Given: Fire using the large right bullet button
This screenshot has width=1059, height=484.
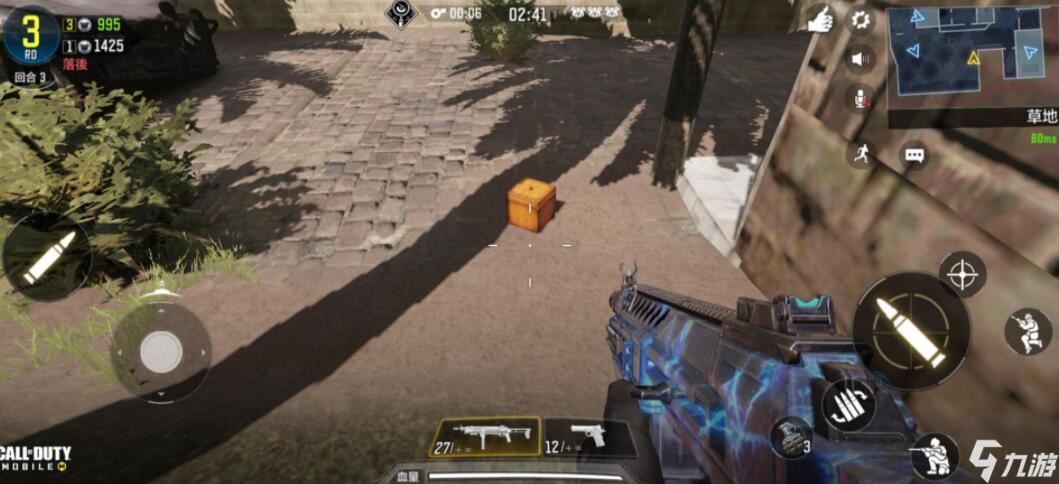Looking at the screenshot, I should pos(910,331).
